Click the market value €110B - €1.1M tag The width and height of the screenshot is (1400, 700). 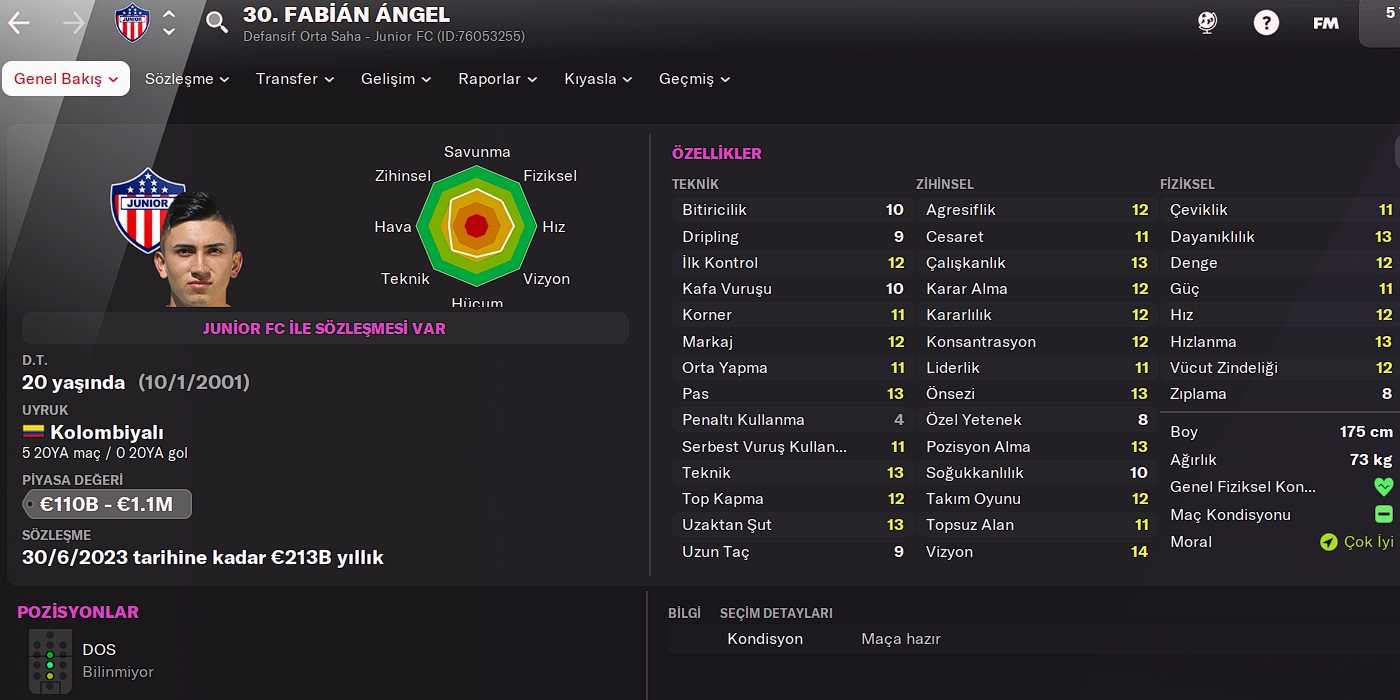click(107, 504)
